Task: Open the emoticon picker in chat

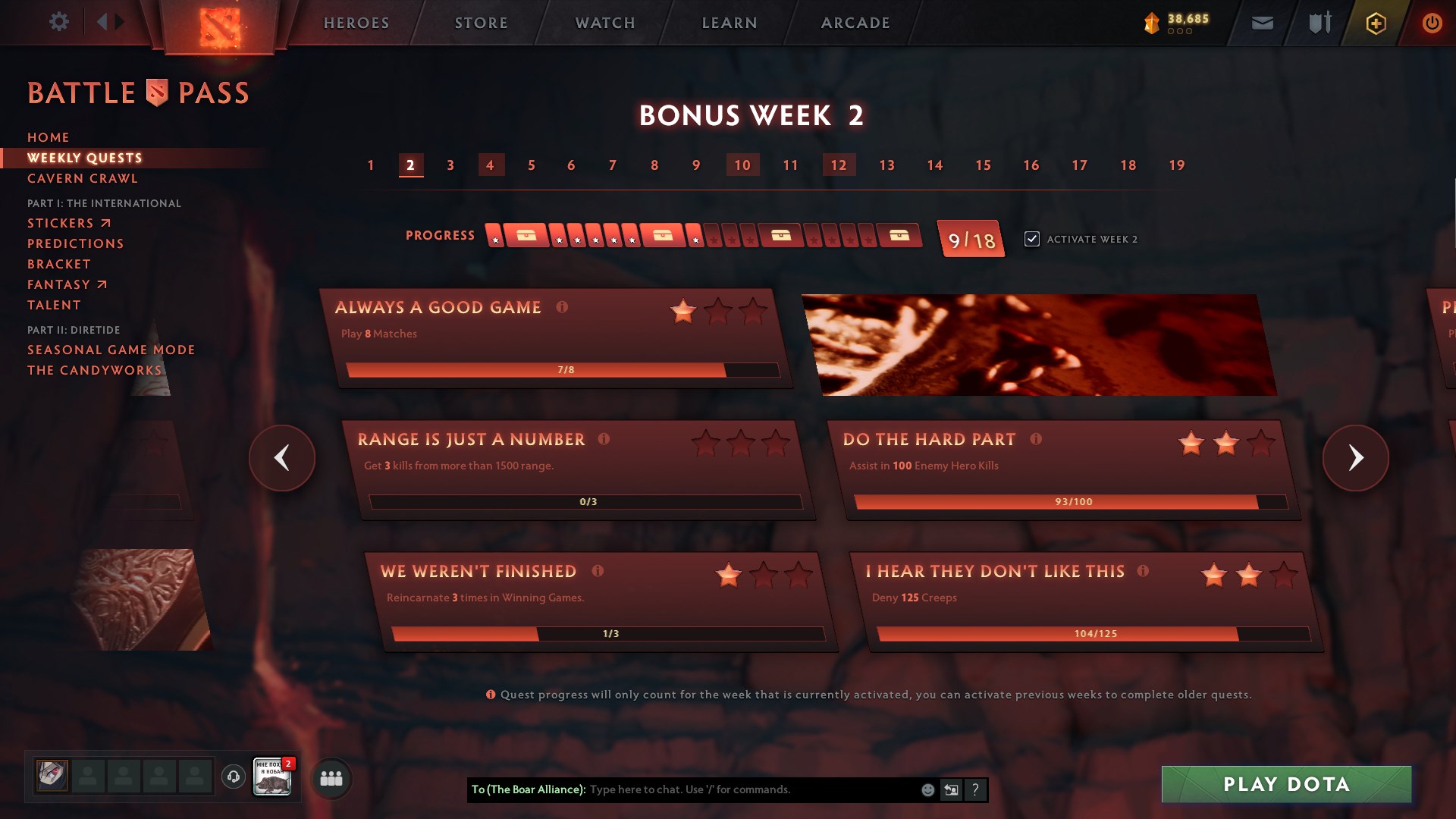Action: pyautogui.click(x=927, y=789)
